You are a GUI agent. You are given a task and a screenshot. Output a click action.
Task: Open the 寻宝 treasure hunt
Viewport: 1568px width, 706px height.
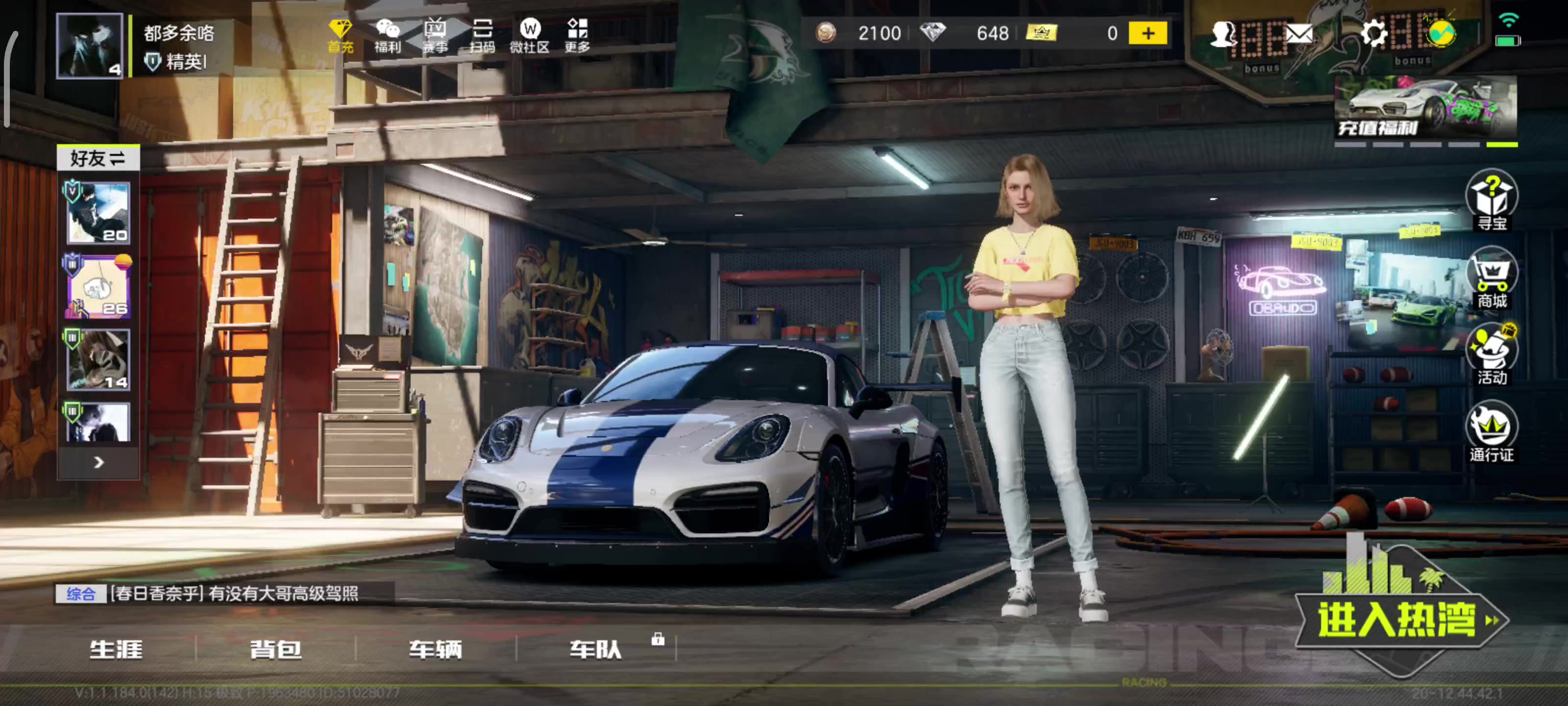pyautogui.click(x=1491, y=201)
